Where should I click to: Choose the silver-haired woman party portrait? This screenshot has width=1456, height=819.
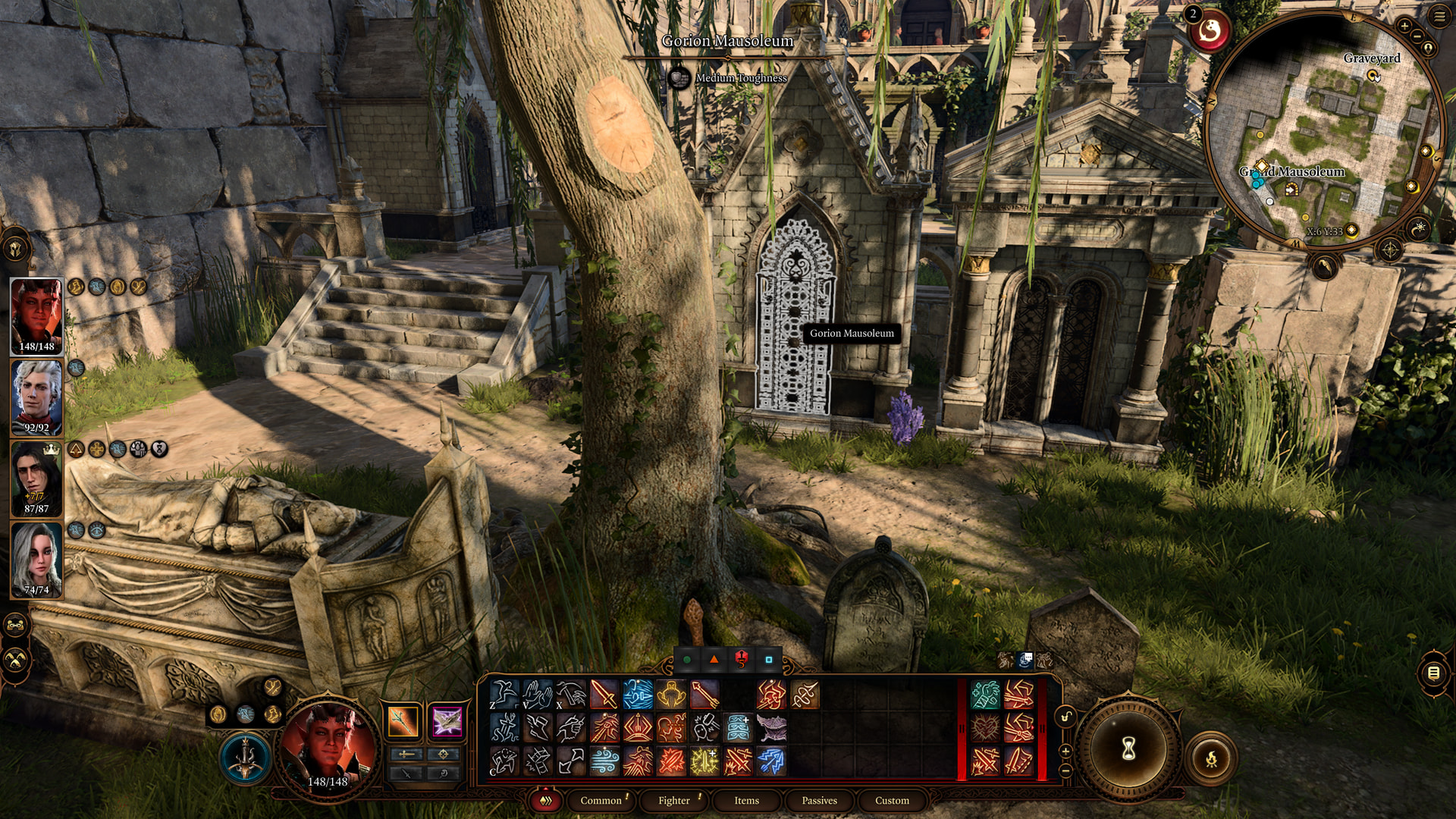tap(36, 560)
